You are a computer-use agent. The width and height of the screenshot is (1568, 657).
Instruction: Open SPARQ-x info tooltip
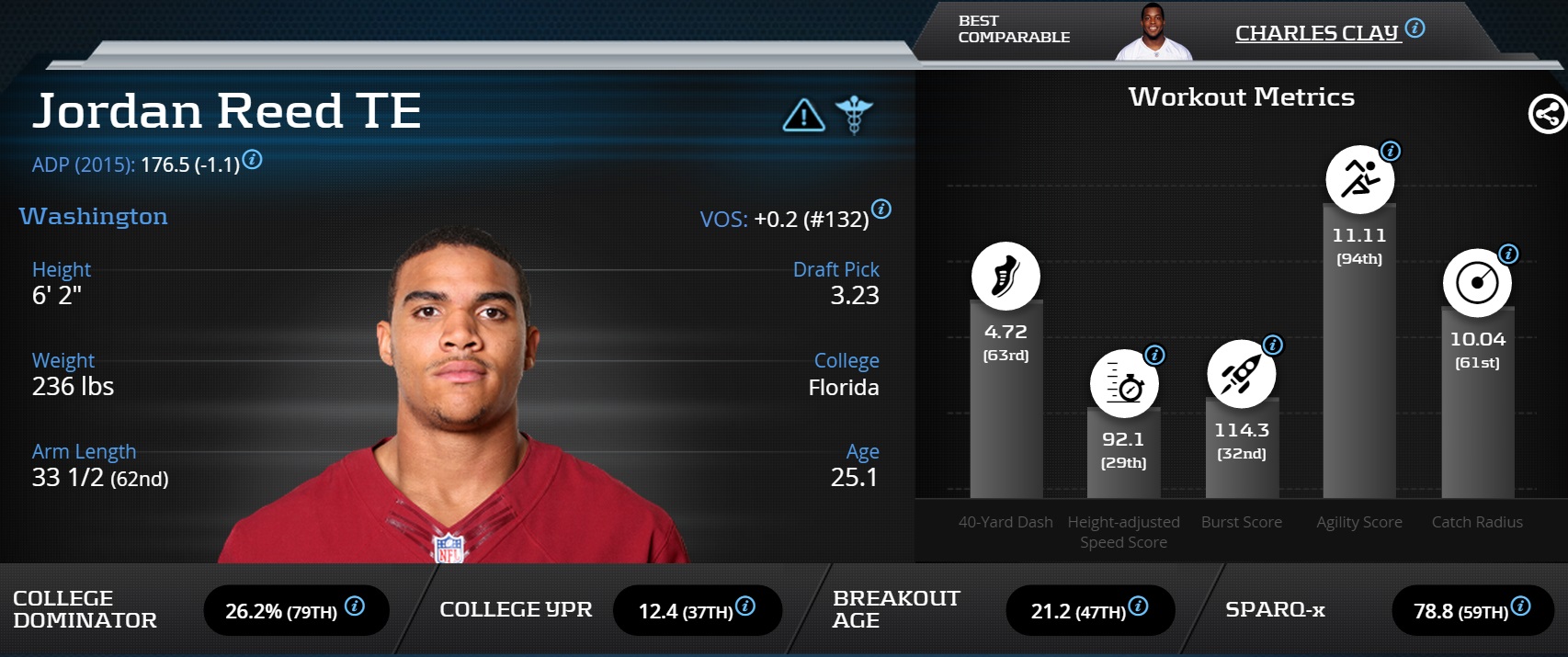click(1521, 606)
